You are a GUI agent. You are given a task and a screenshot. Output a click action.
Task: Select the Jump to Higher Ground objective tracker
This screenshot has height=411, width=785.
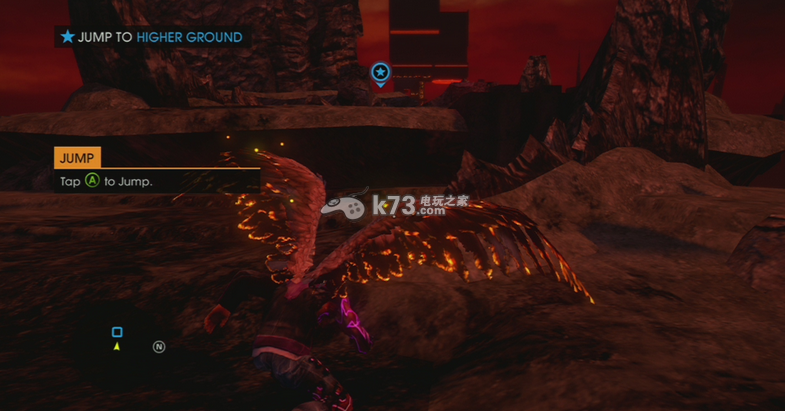pyautogui.click(x=151, y=37)
